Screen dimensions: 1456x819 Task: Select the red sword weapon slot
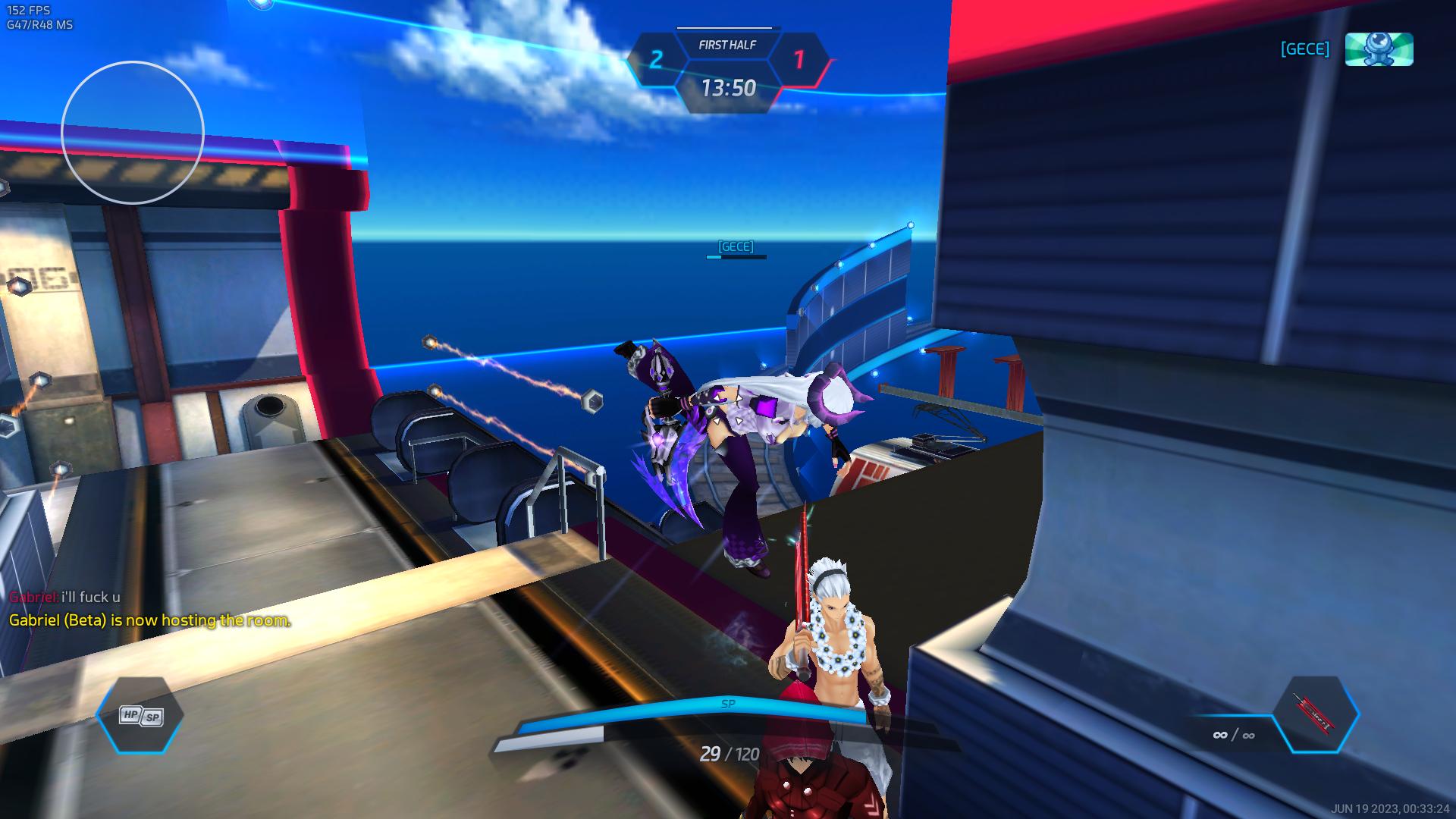1316,714
